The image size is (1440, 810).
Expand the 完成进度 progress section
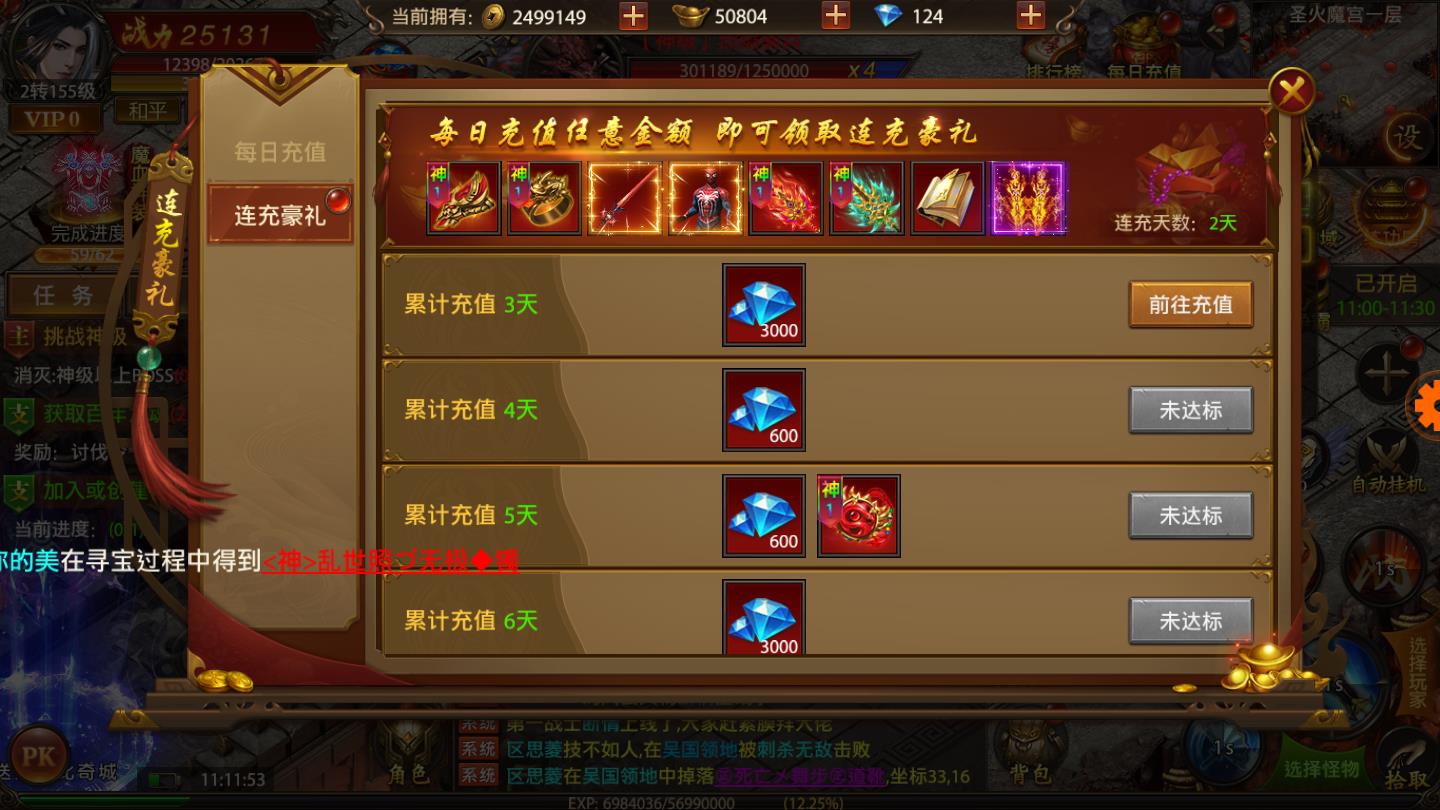point(85,234)
